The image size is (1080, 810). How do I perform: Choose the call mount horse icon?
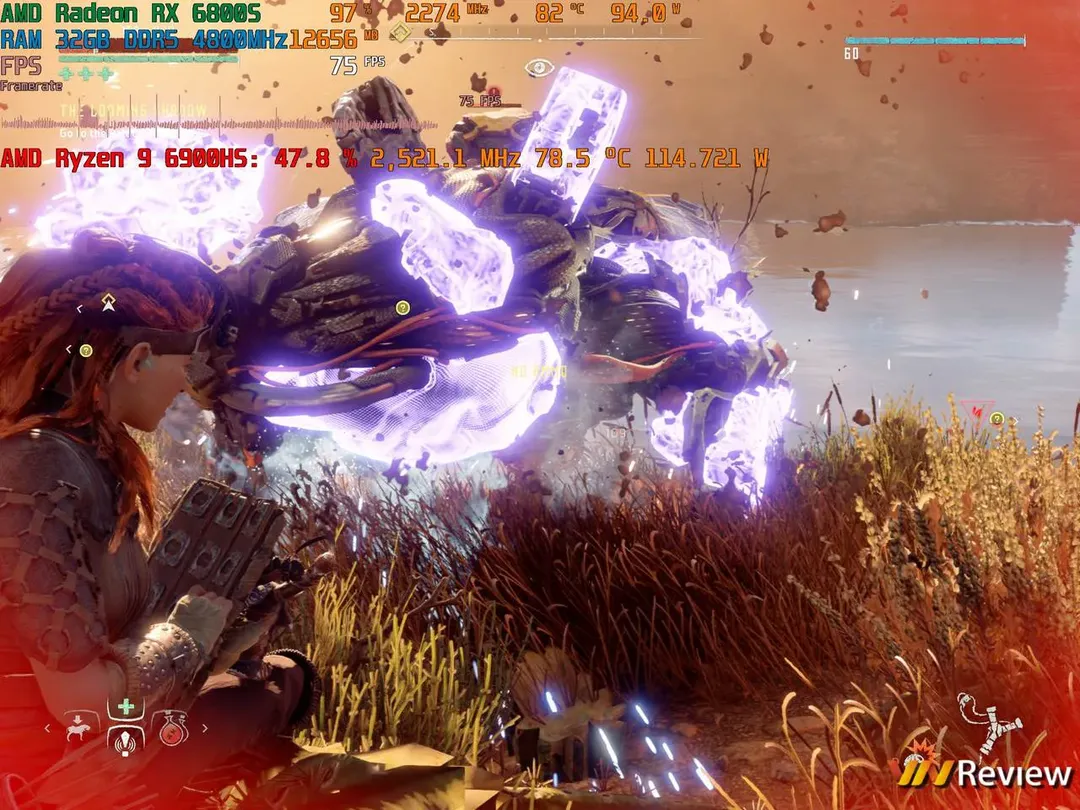click(x=79, y=728)
